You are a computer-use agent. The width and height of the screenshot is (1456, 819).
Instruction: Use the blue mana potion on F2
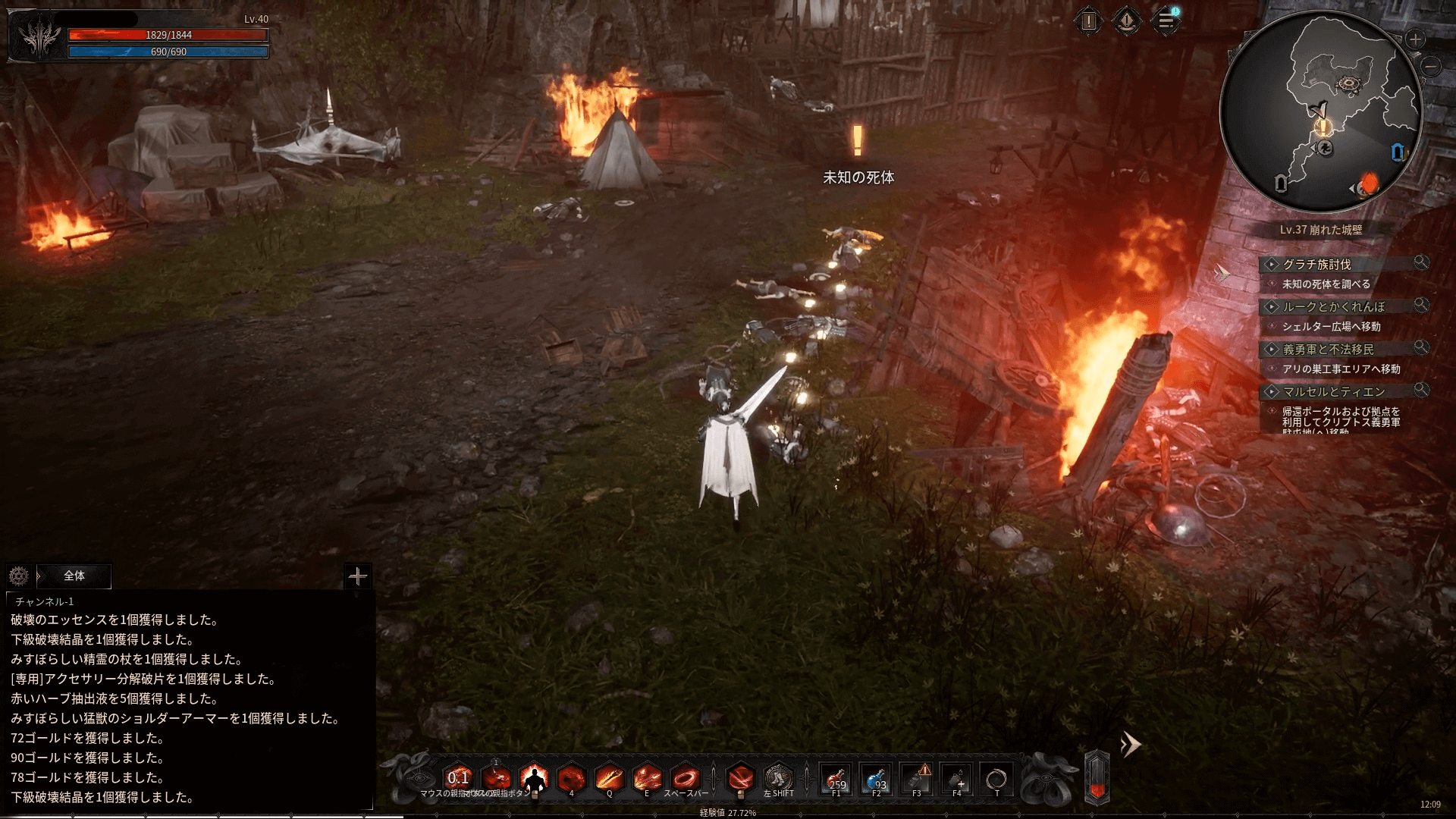pos(877,779)
